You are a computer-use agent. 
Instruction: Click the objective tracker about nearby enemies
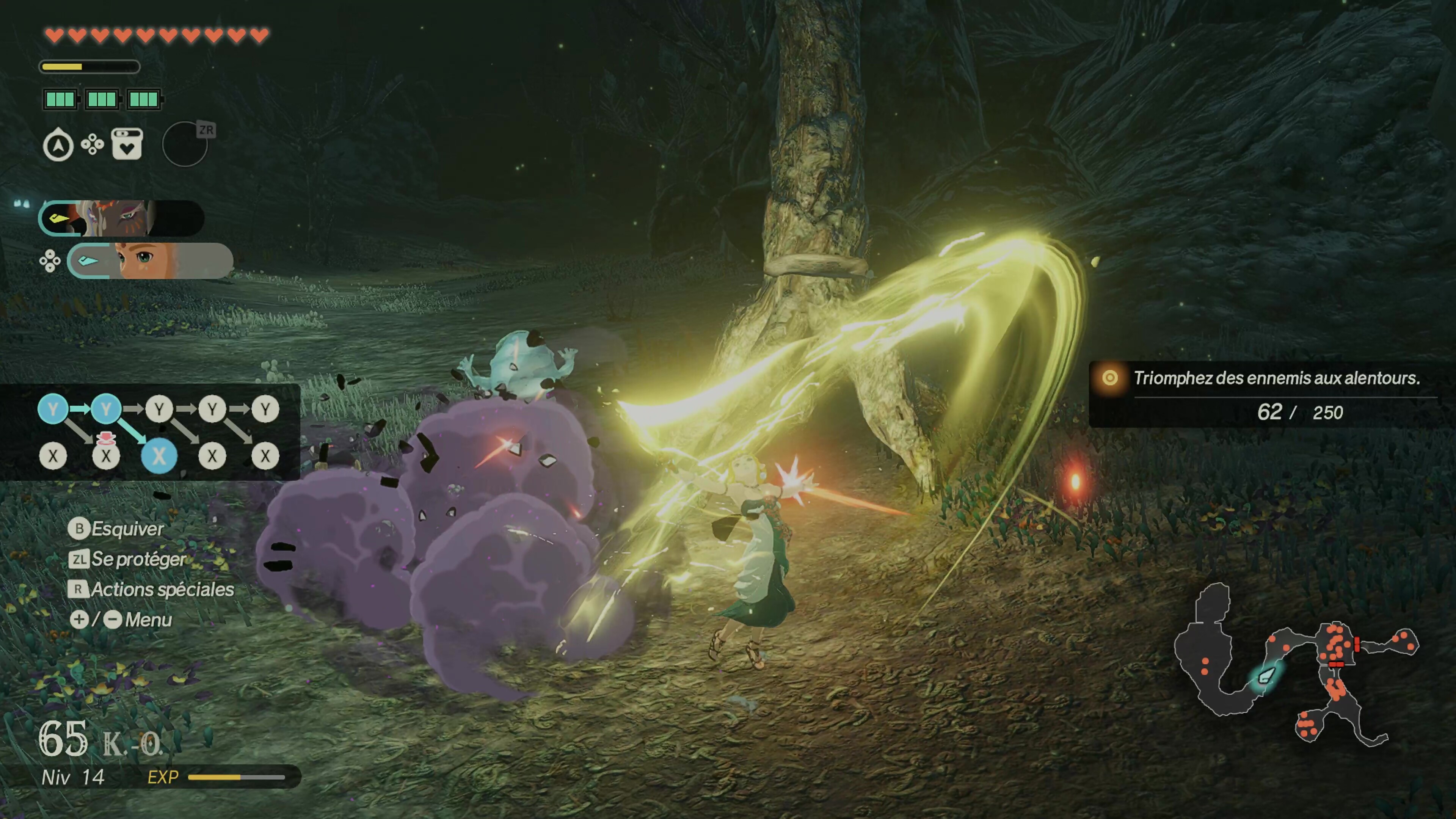[x=1266, y=394]
